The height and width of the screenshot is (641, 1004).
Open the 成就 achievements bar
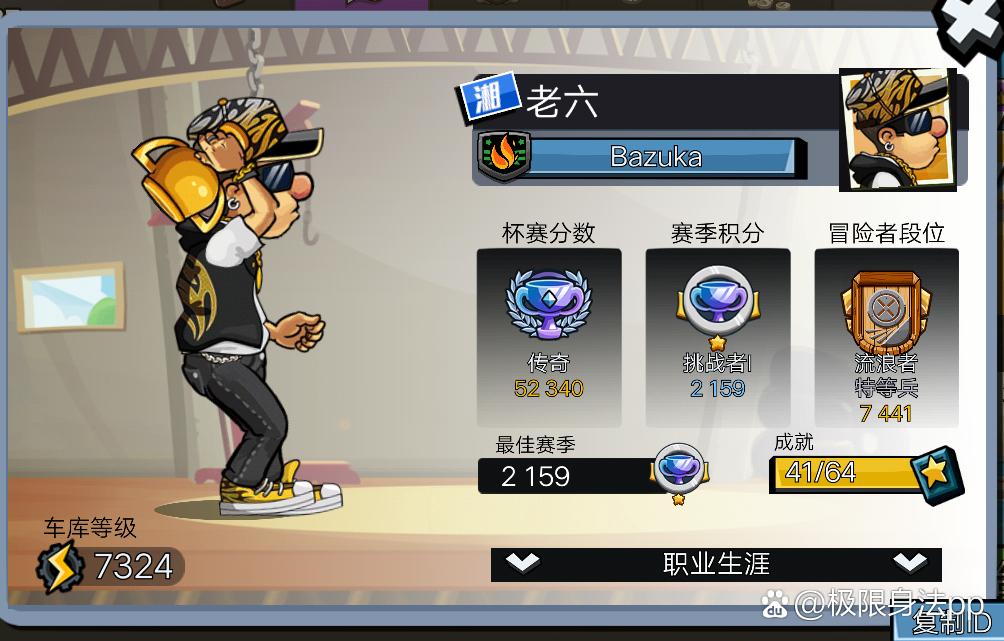point(866,474)
